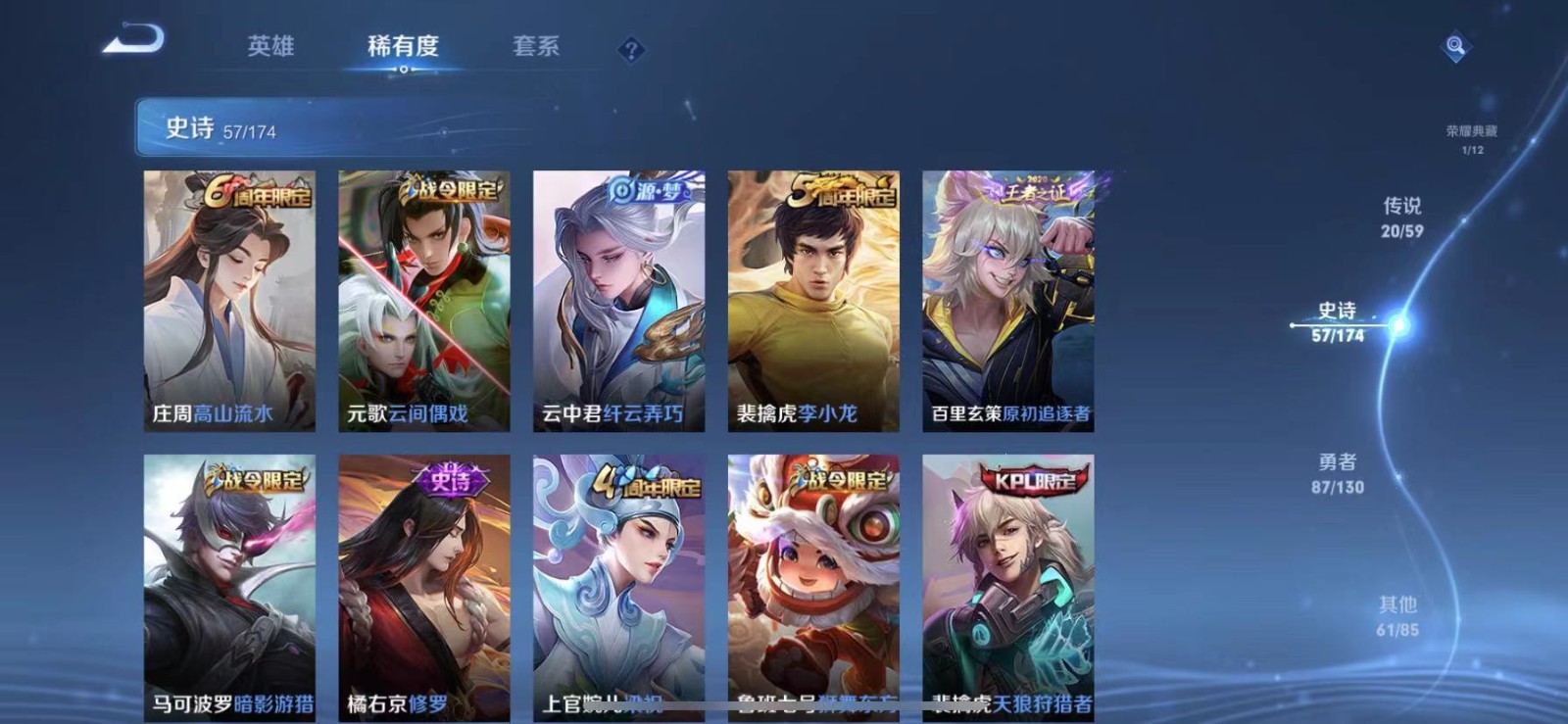Click the back arrow icon top left
The height and width of the screenshot is (724, 1568).
131,37
